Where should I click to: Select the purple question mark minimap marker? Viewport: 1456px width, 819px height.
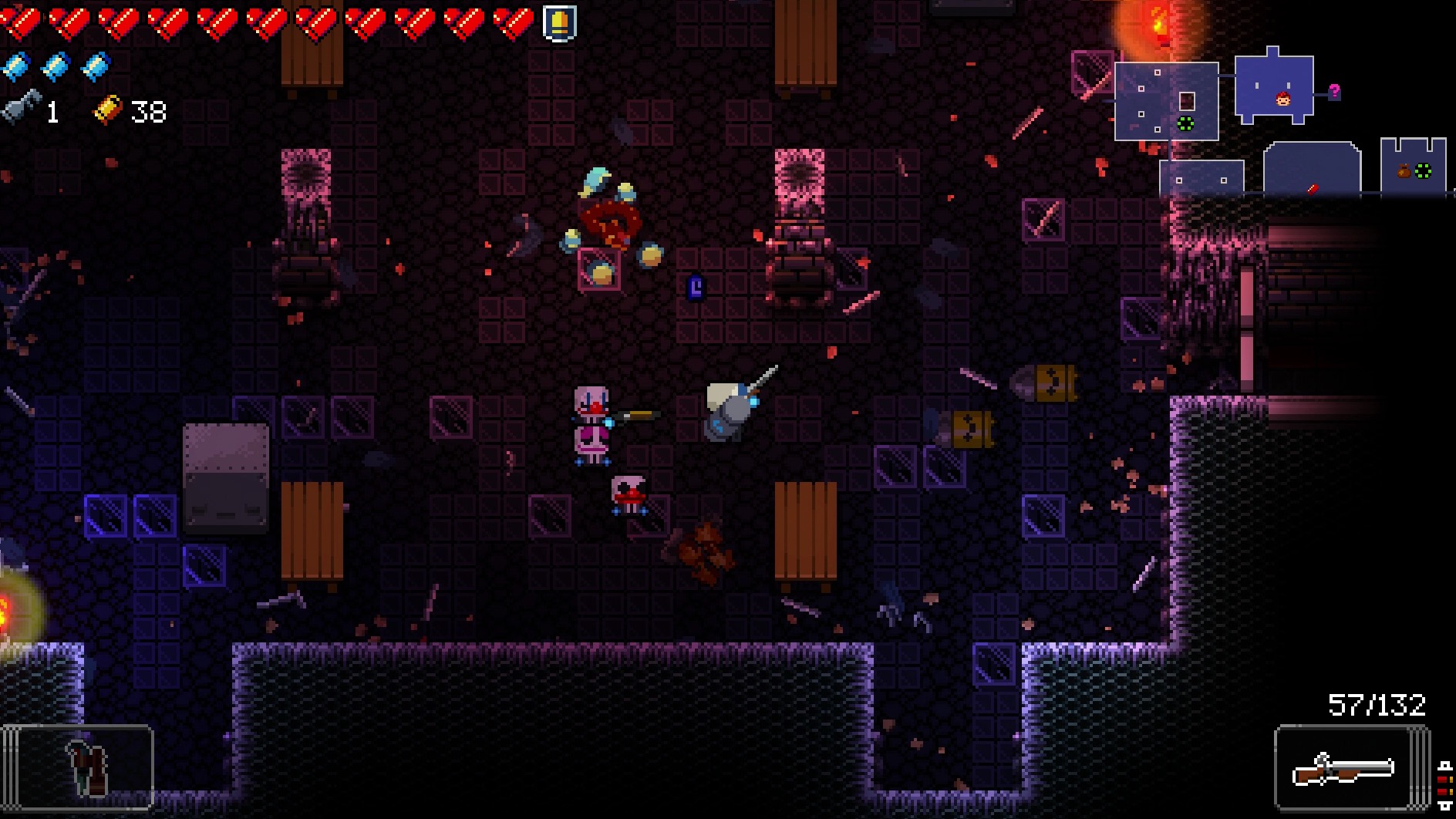1334,93
